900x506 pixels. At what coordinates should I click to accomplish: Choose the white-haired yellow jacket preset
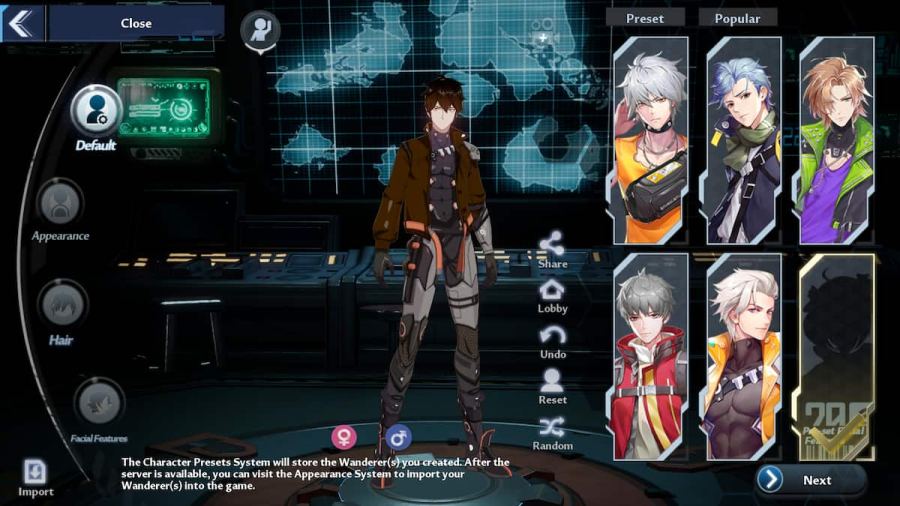click(743, 357)
